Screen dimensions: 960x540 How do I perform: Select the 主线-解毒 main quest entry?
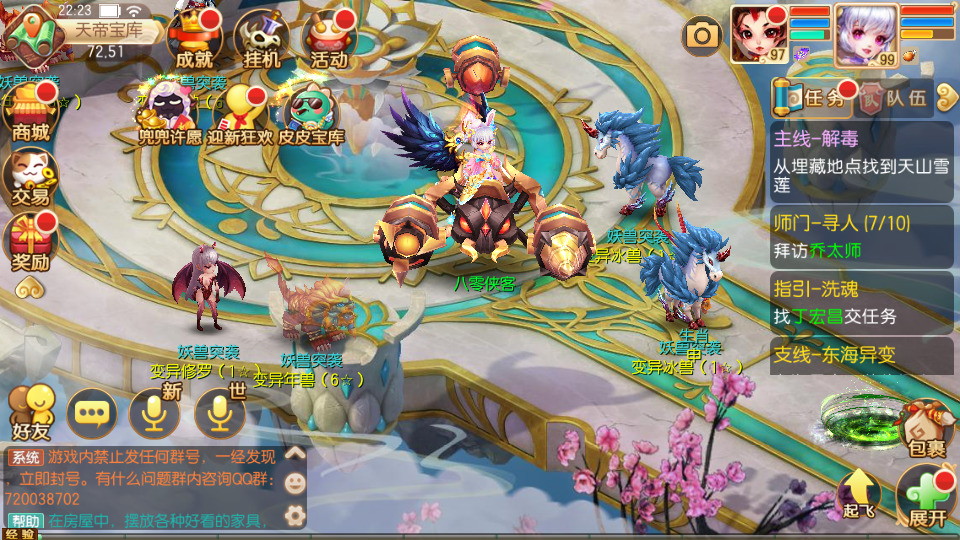862,160
